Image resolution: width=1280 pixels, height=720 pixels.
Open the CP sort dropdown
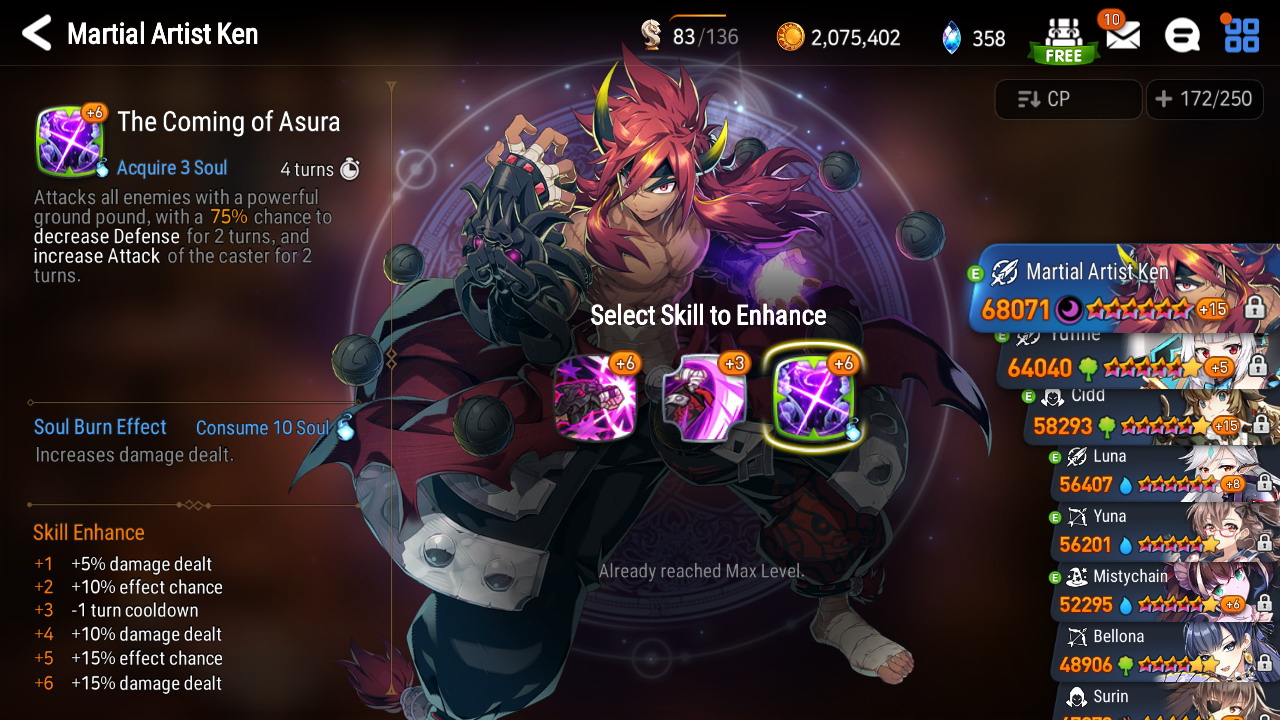point(1068,99)
